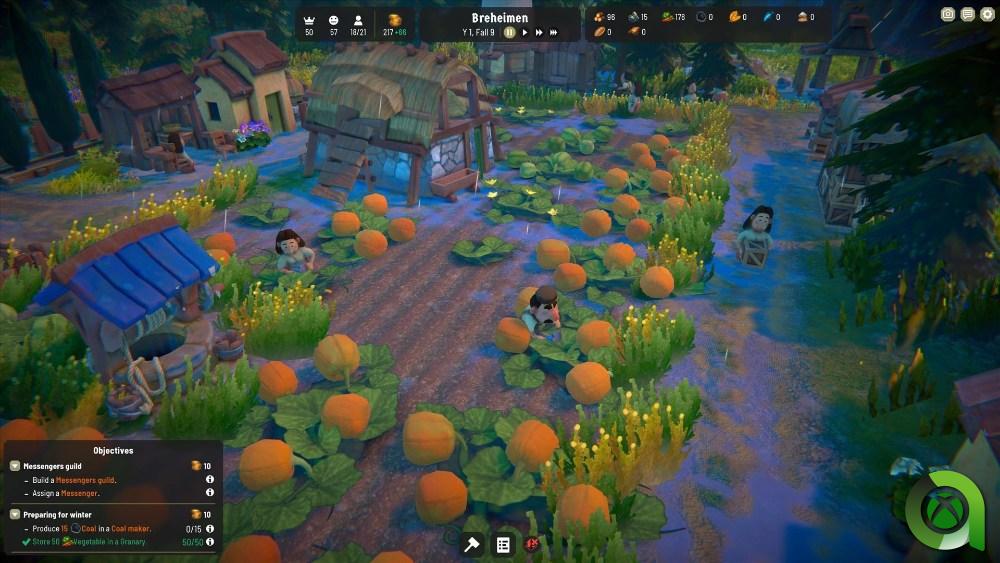Activate the camera photo mode icon
Screen dimensions: 1000x563
(x=948, y=15)
